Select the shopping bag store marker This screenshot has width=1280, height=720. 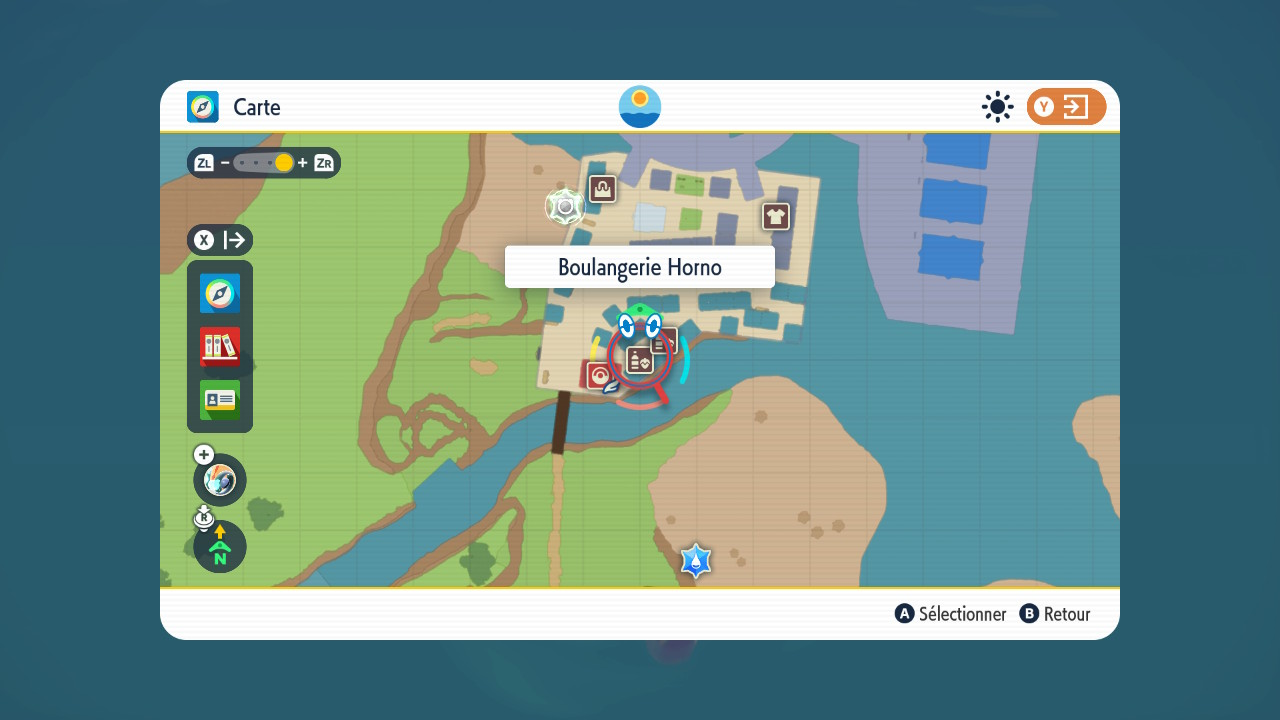click(602, 188)
